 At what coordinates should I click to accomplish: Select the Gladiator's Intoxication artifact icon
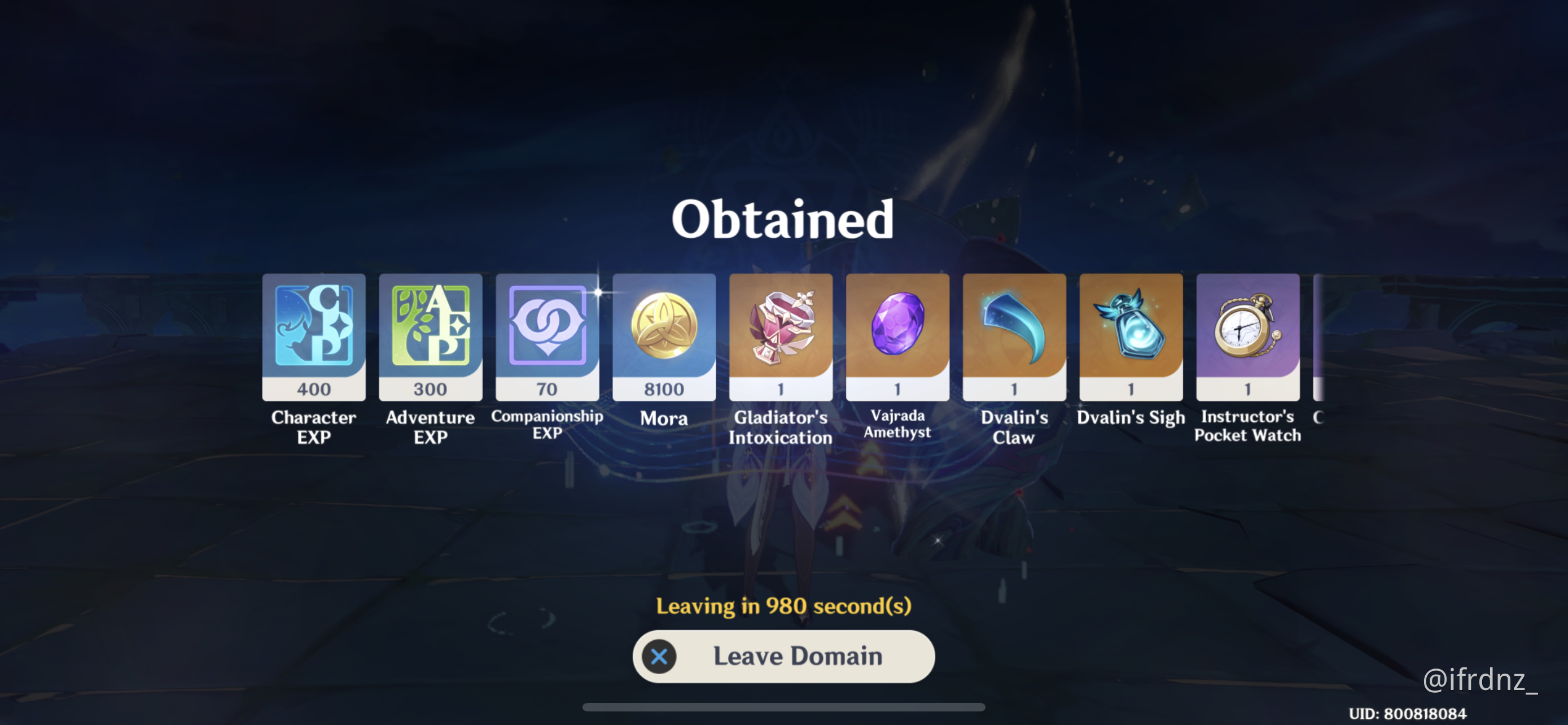(781, 326)
